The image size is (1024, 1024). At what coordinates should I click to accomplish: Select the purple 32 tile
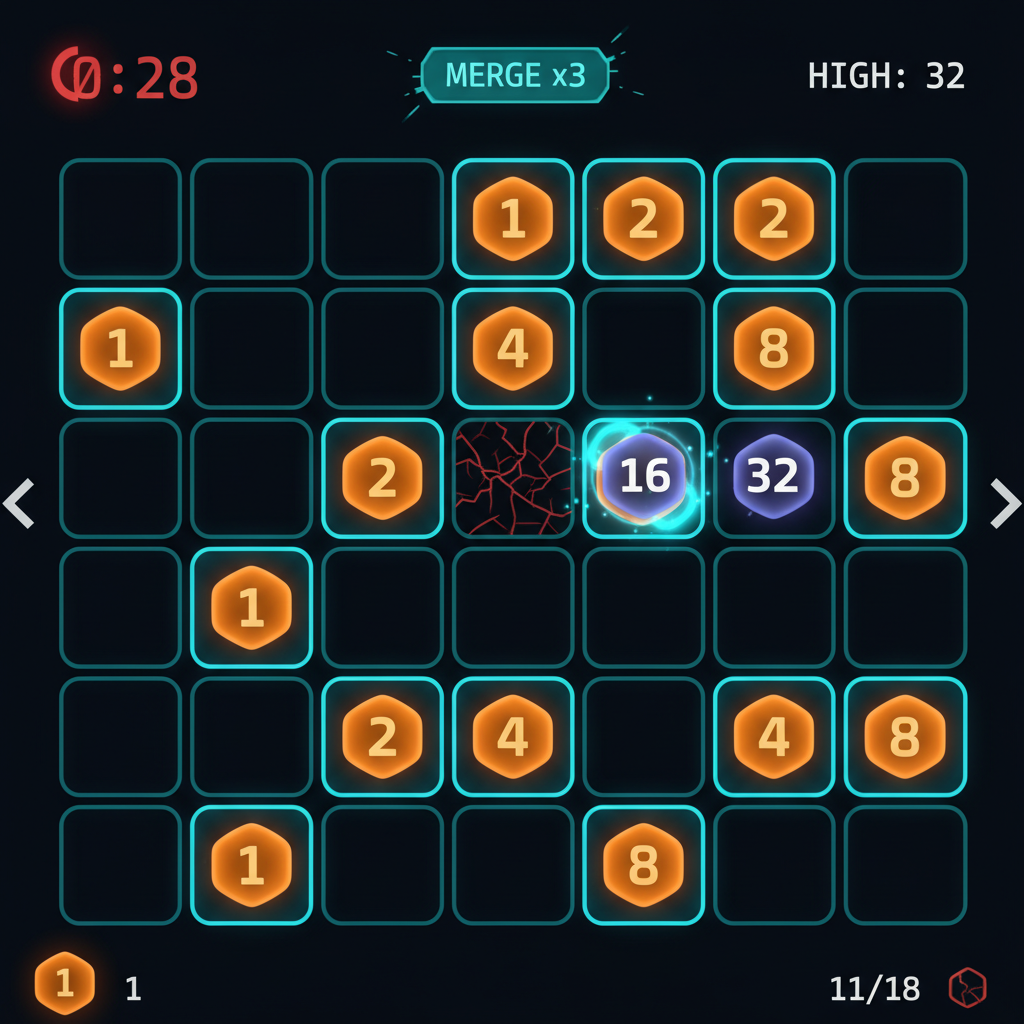click(x=773, y=477)
